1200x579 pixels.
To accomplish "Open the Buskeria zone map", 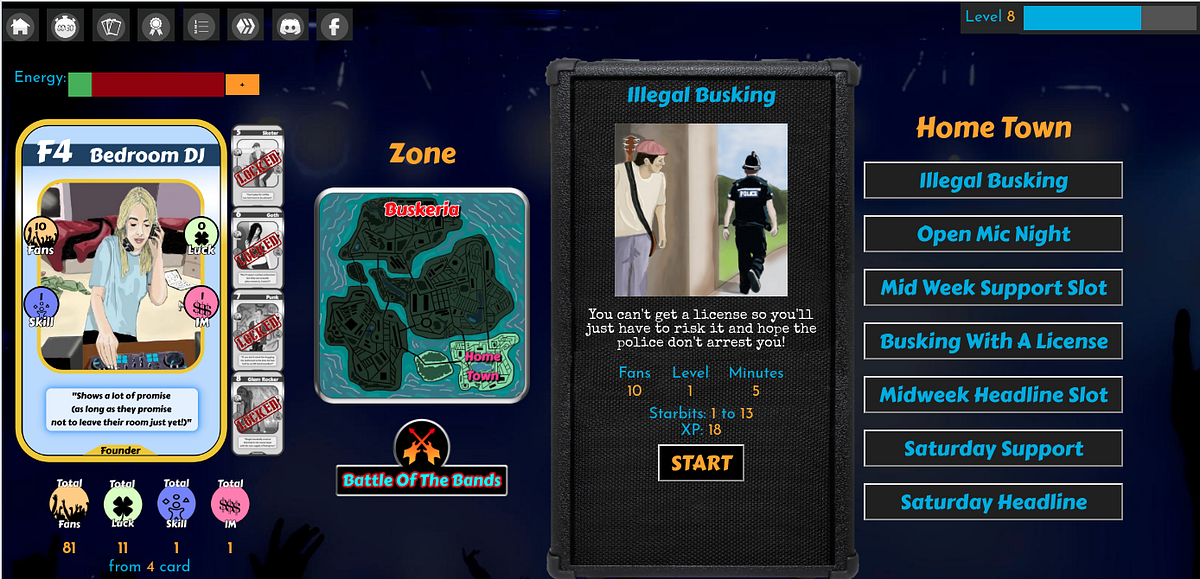I will [x=421, y=296].
